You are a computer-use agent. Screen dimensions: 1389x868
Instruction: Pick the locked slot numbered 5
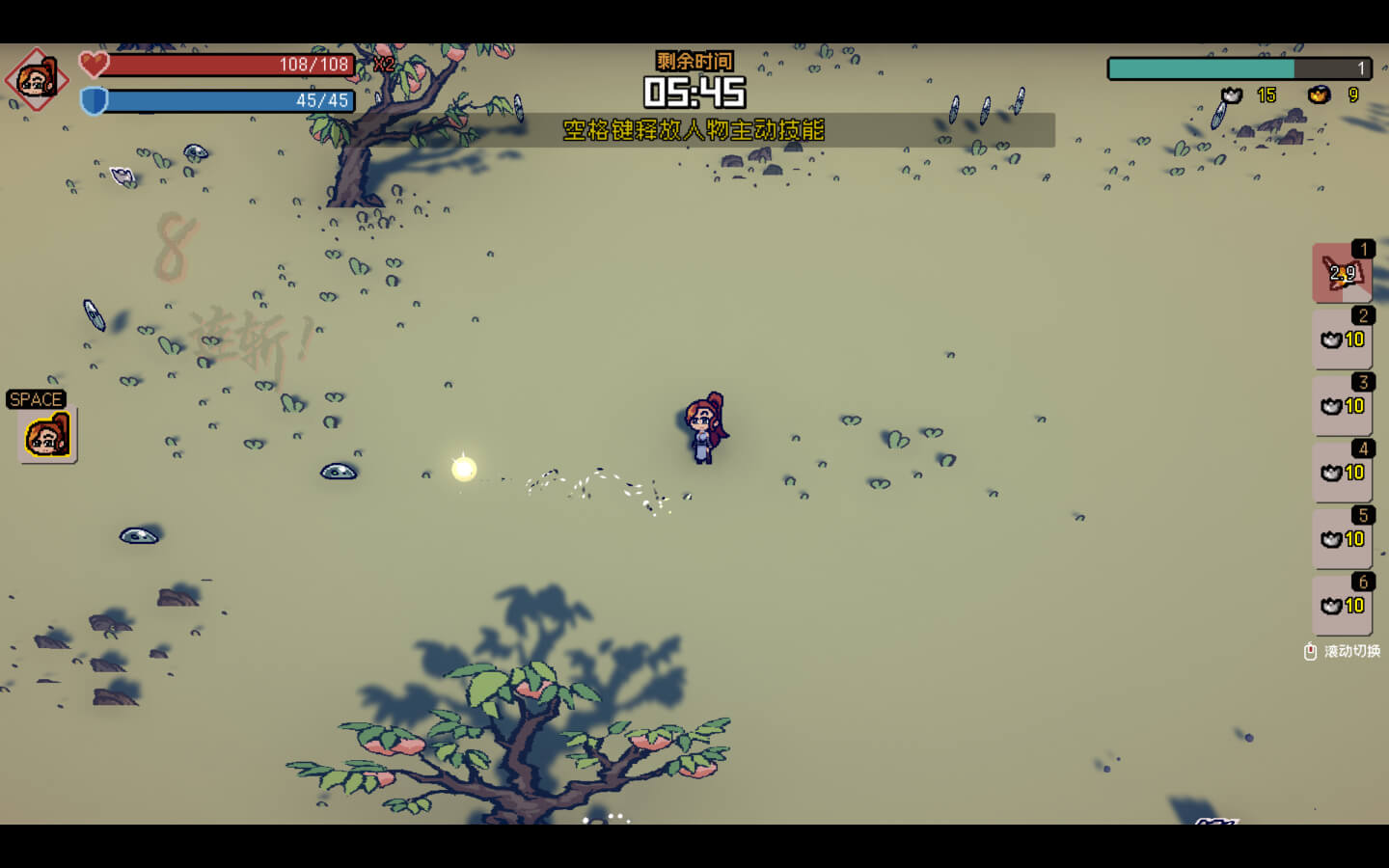click(1341, 539)
